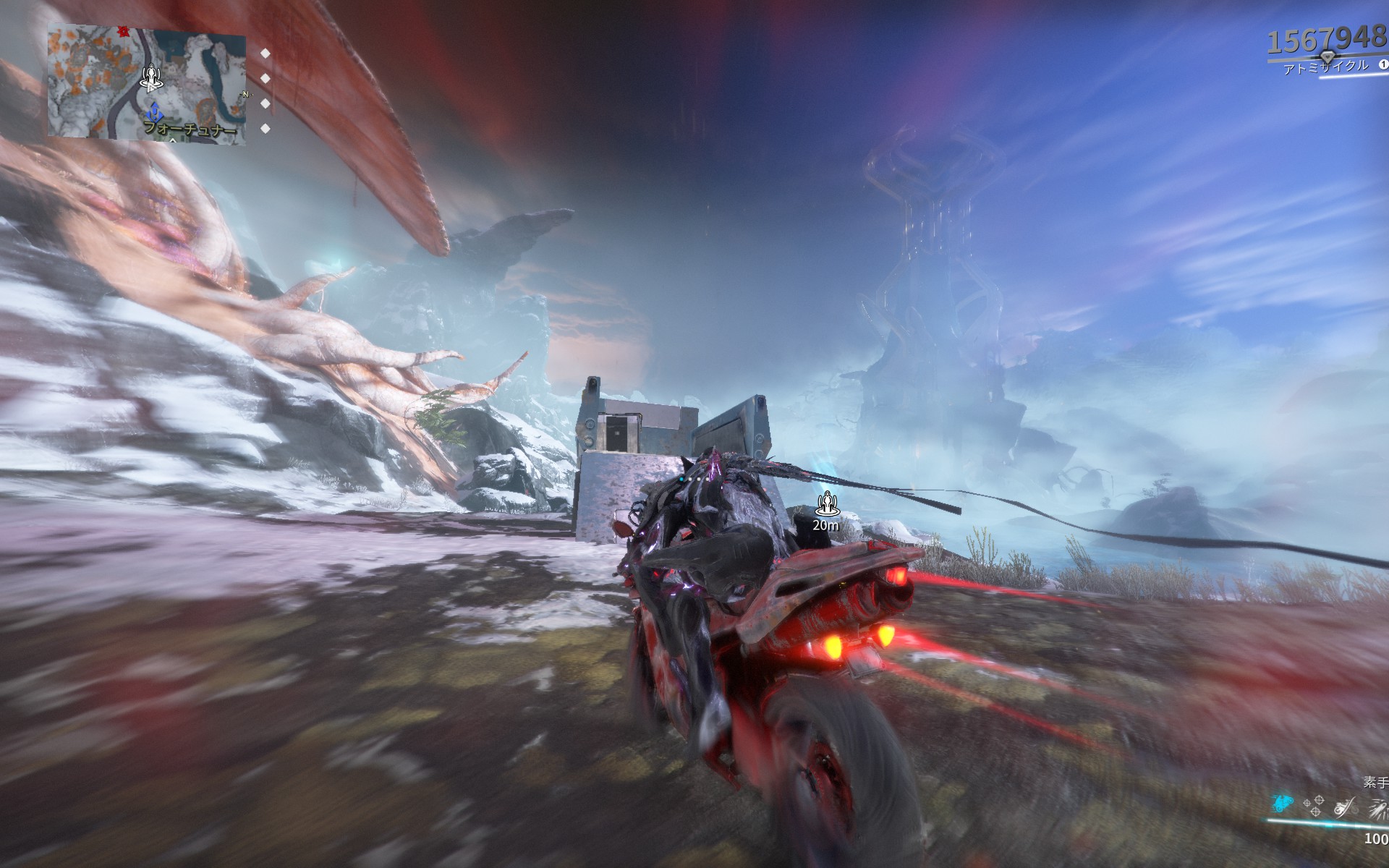Click the 20m distance text under the waypoint
Screen dimensions: 1389x868
click(825, 525)
